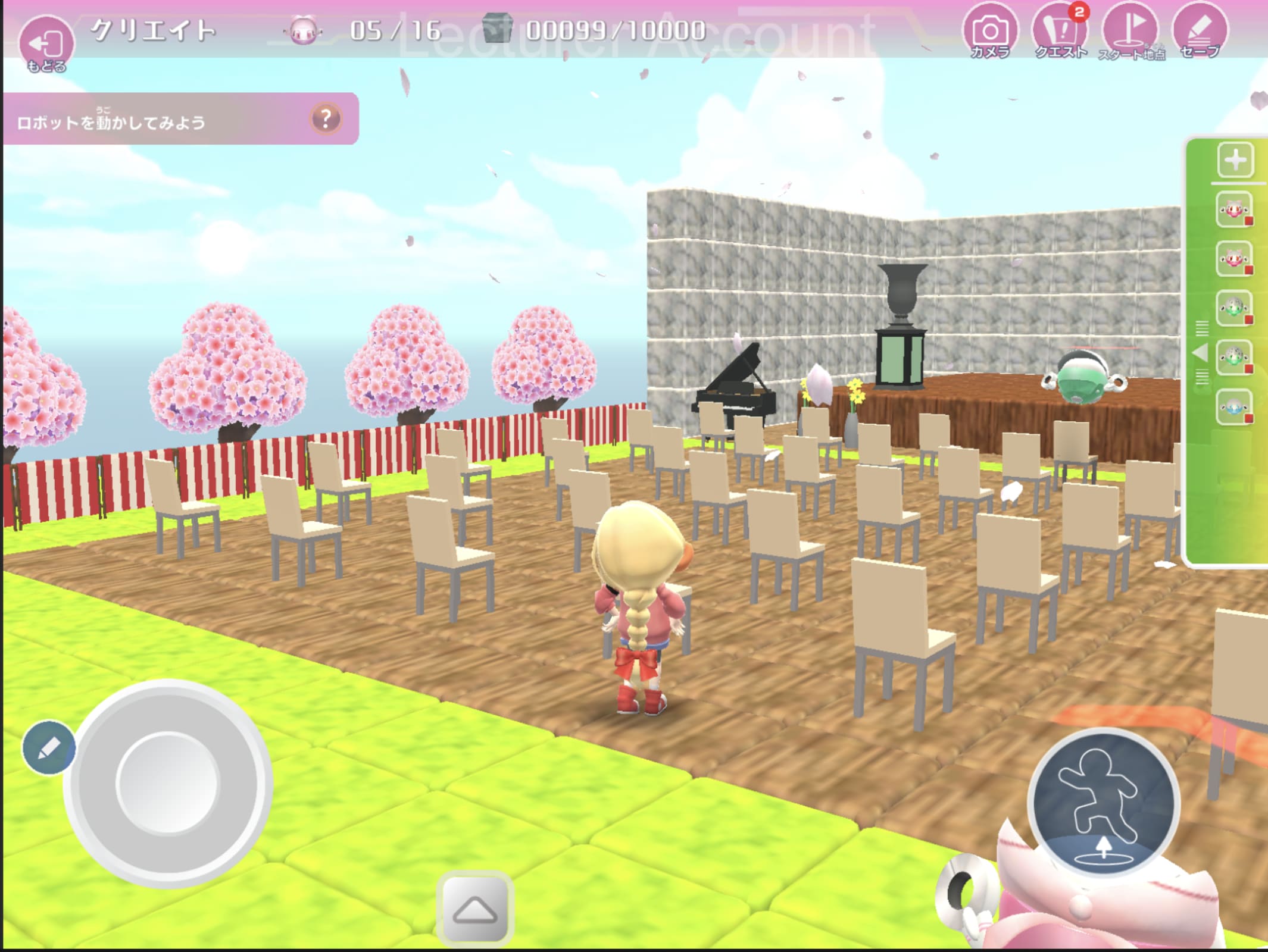
Task: Expand the bottom up-arrow drawer
Action: point(474,909)
